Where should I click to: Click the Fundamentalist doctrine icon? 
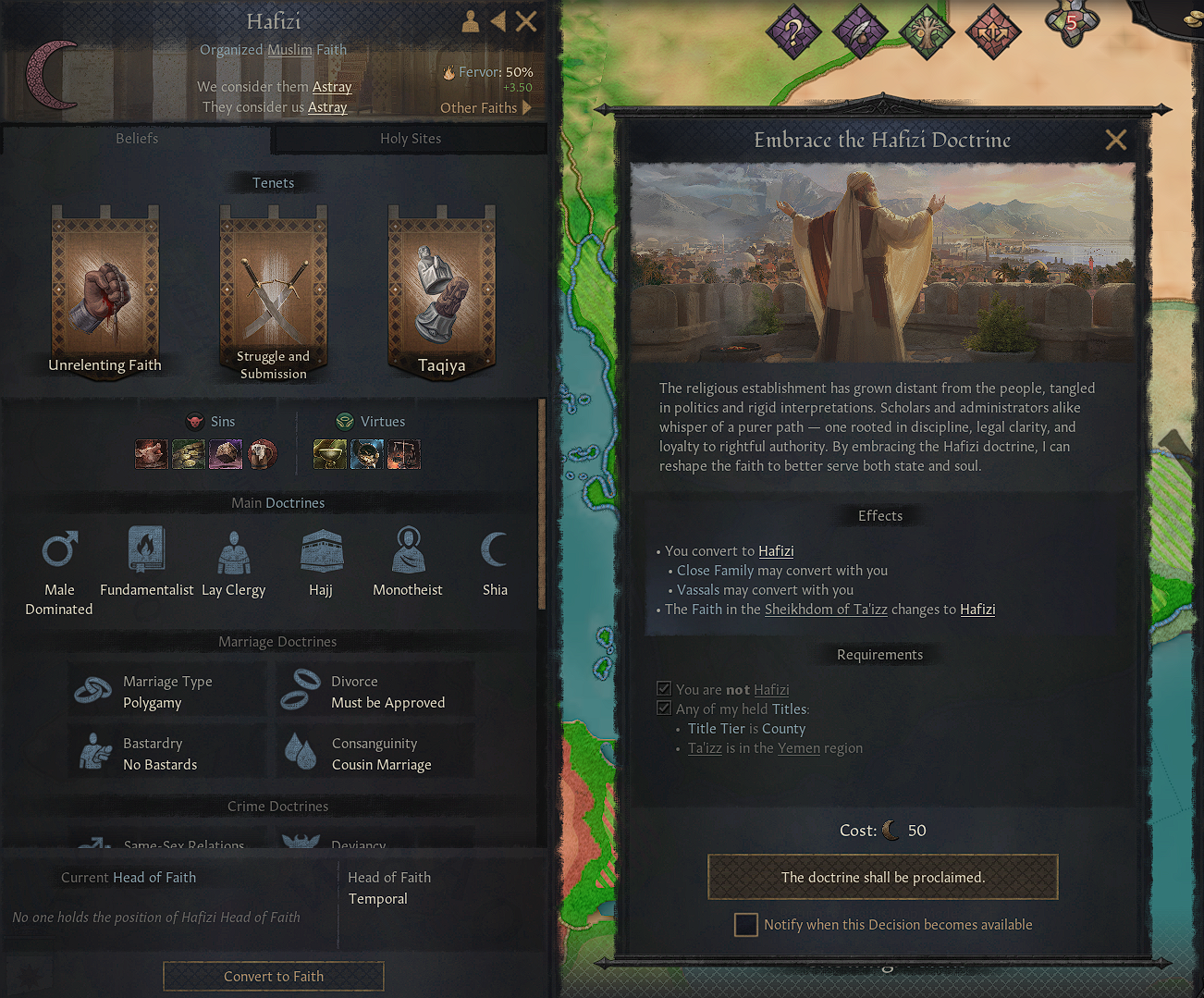(146, 548)
